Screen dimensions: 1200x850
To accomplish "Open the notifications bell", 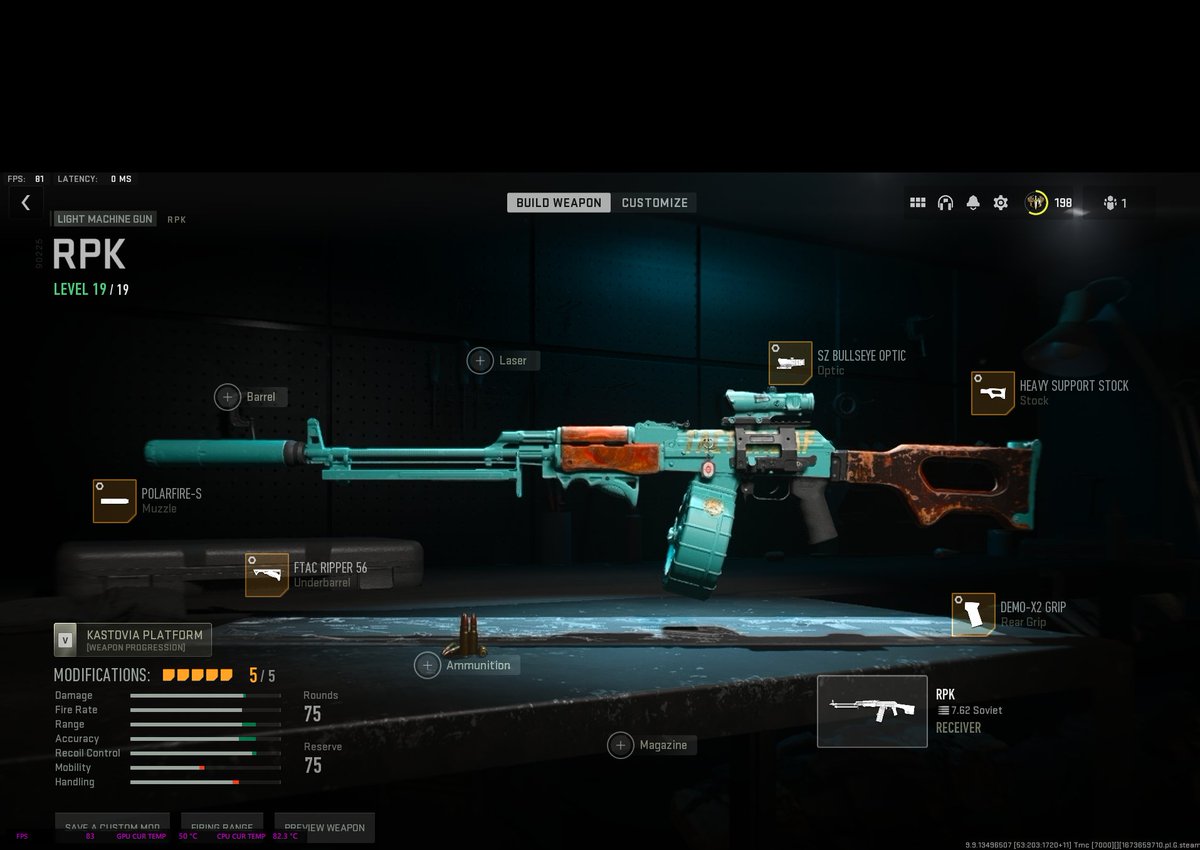I will 973,203.
